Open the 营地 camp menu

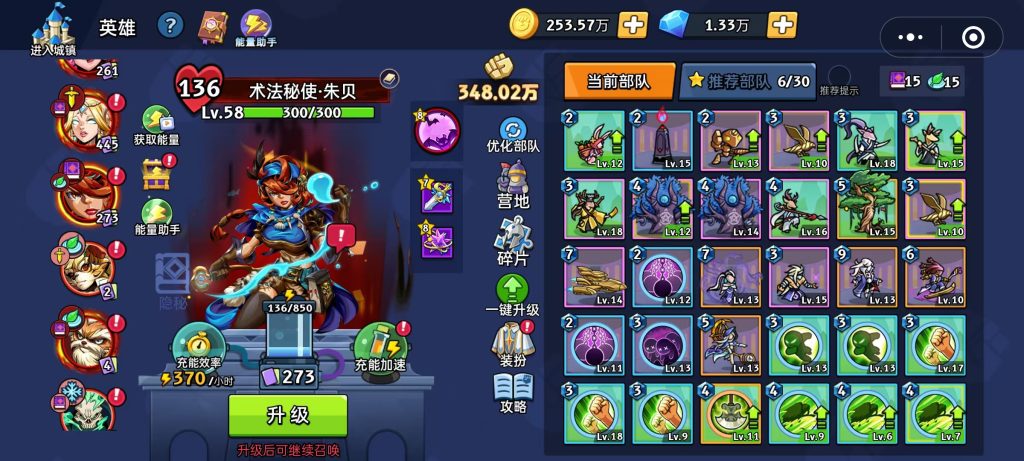[513, 185]
